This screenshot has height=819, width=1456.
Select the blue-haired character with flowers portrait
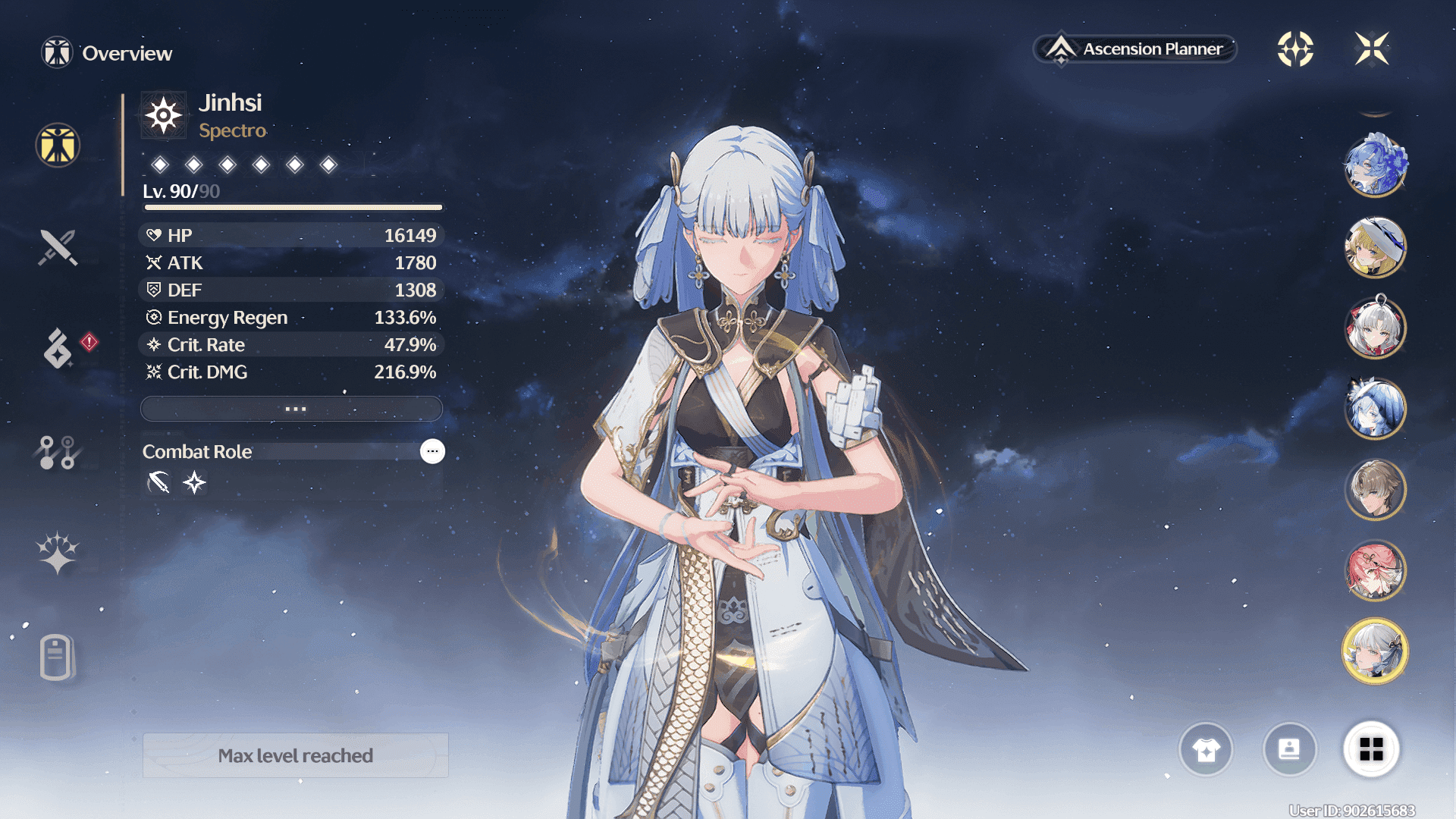(x=1375, y=165)
